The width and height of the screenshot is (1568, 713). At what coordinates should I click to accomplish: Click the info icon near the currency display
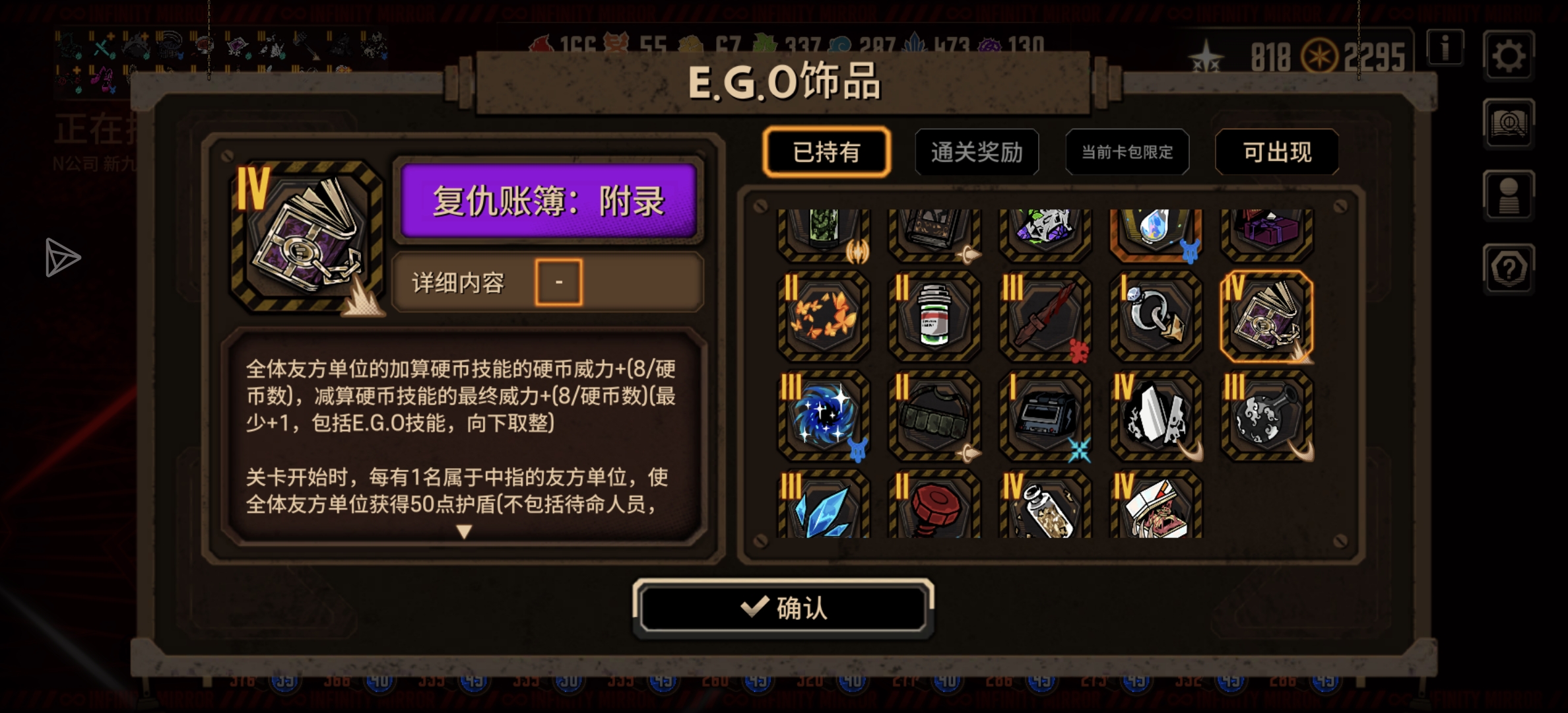click(x=1445, y=48)
